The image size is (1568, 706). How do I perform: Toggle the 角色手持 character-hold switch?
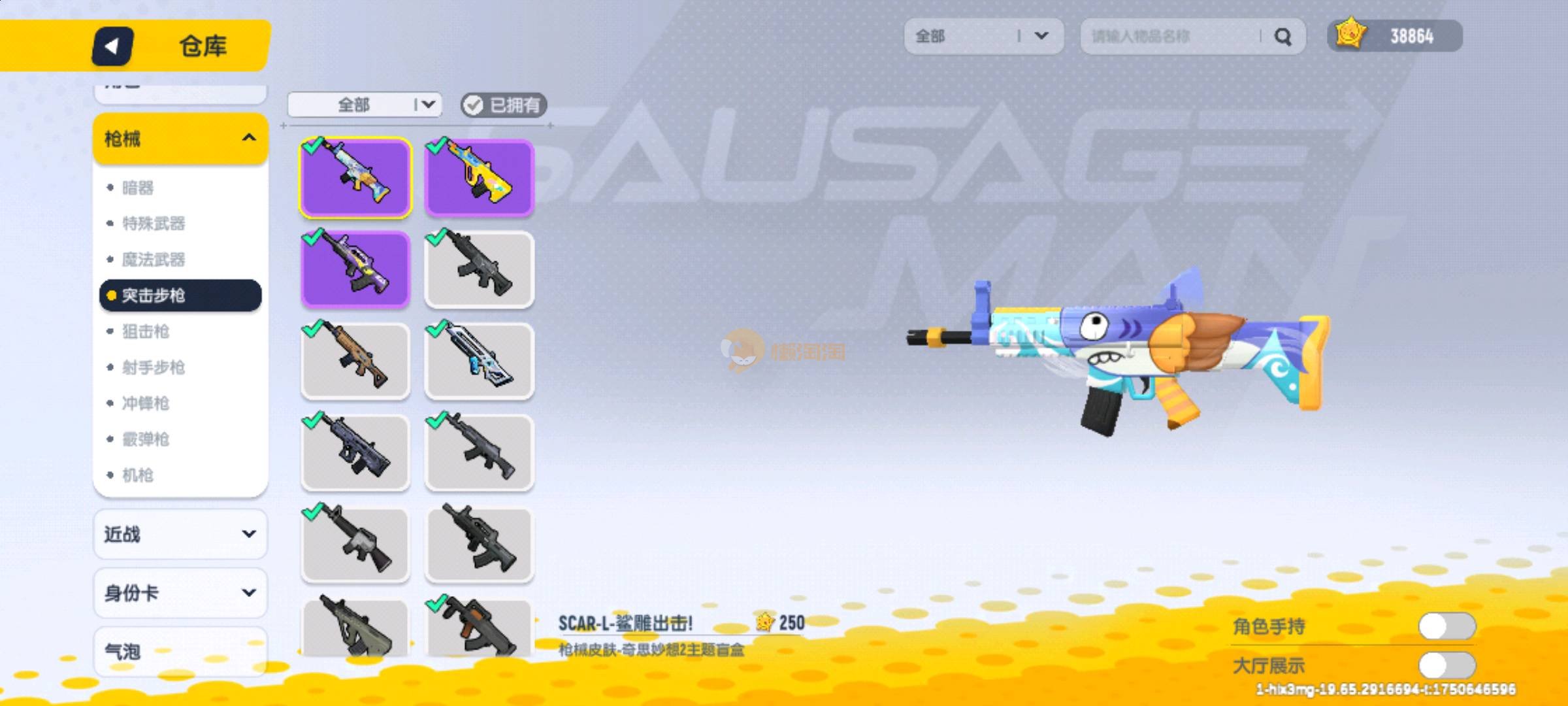click(1446, 626)
